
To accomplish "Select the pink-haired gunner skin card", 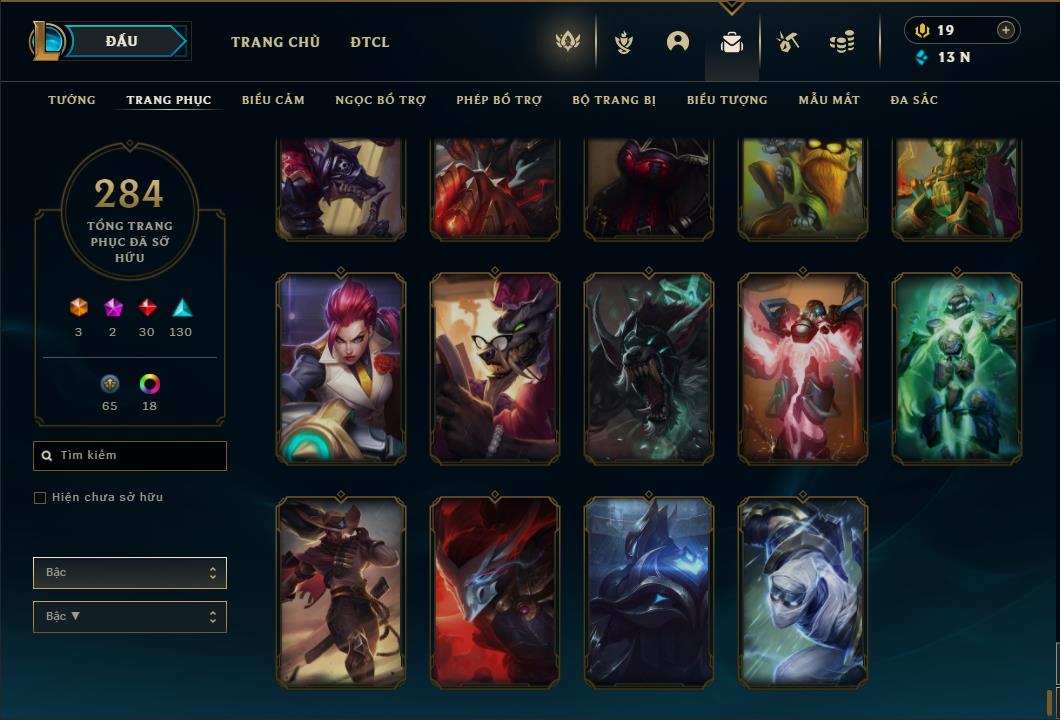I will [x=341, y=369].
